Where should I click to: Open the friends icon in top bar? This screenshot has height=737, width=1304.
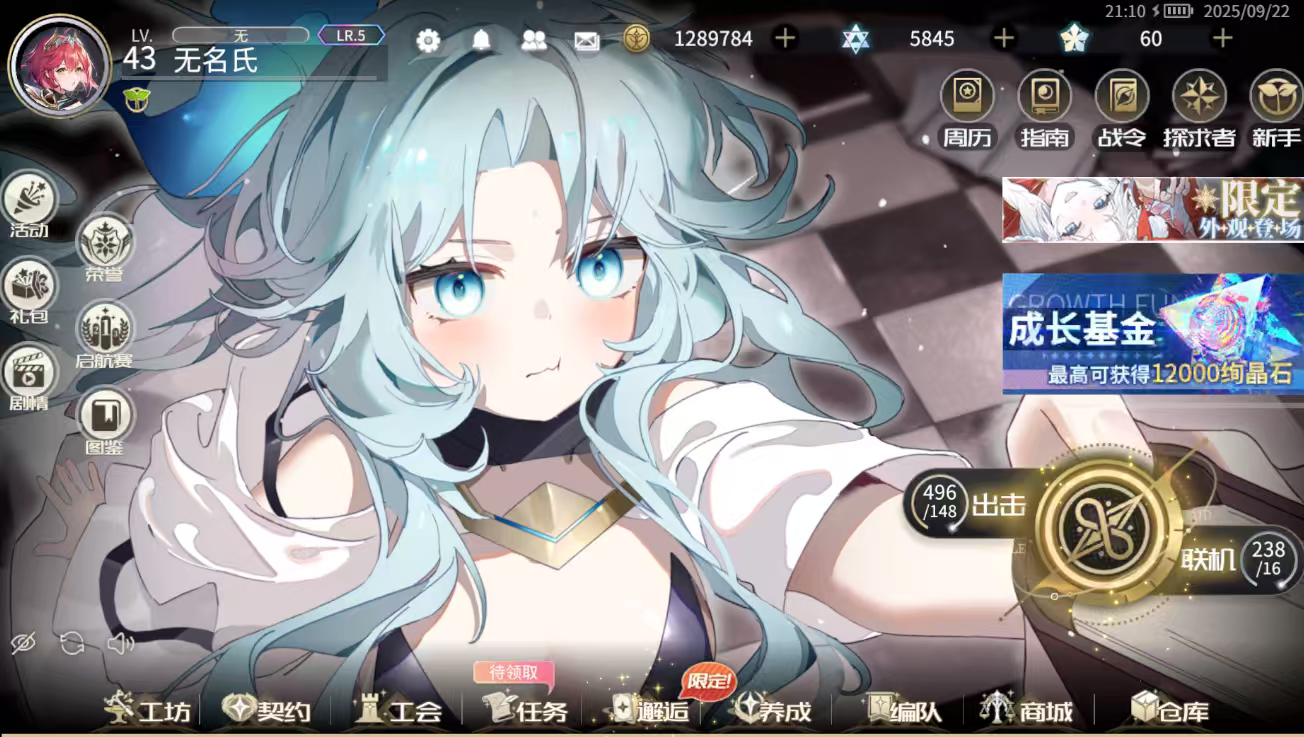[x=533, y=39]
